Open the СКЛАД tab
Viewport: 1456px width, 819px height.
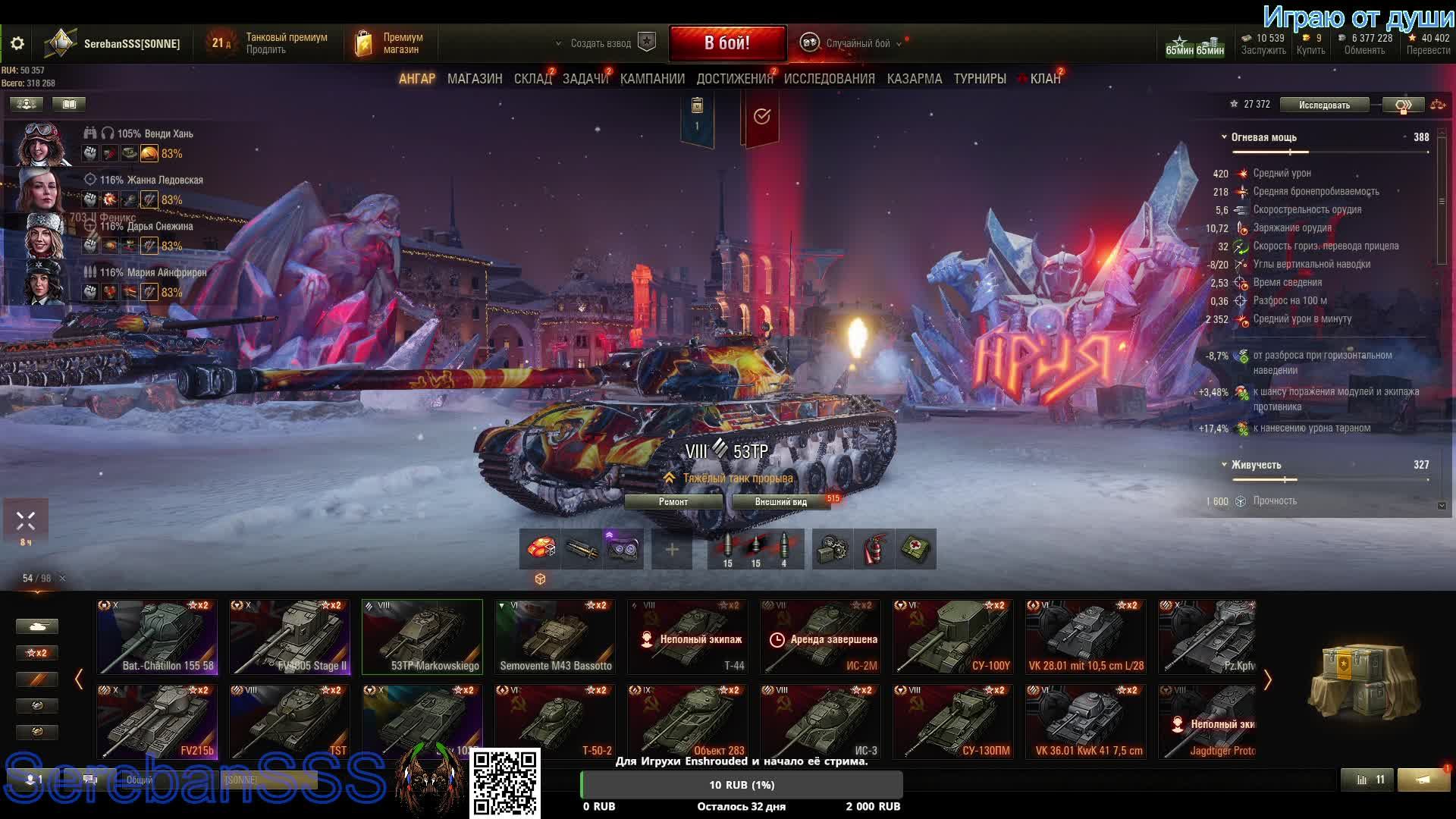click(x=532, y=79)
